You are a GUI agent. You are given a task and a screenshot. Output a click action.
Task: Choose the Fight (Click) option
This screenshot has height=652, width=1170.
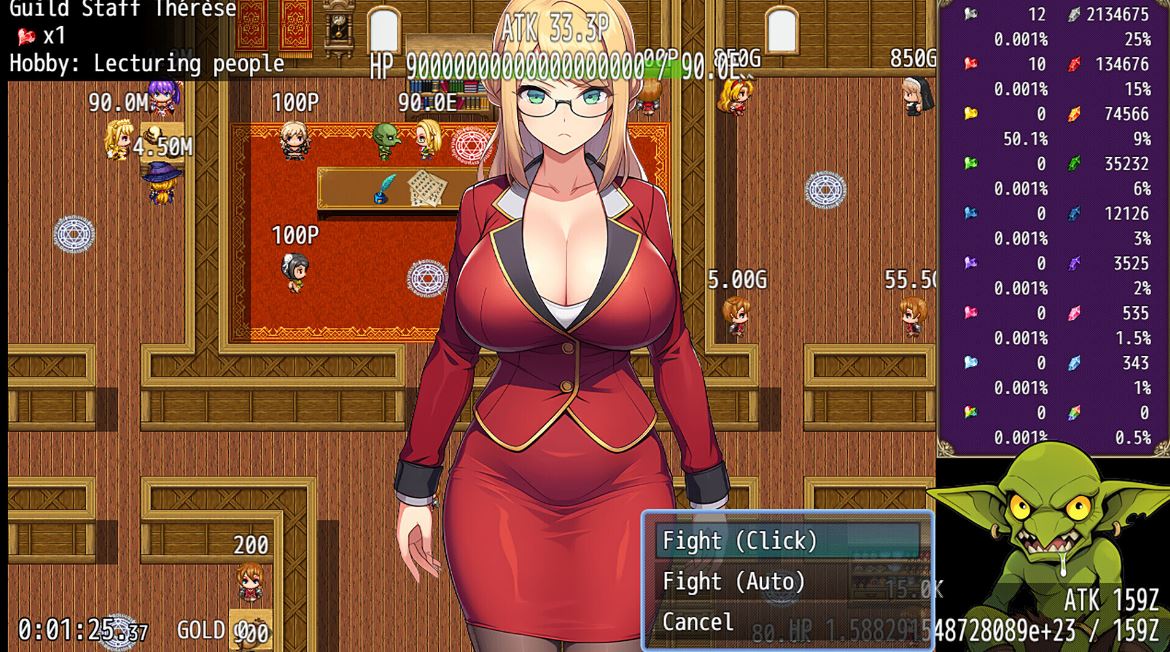[740, 541]
